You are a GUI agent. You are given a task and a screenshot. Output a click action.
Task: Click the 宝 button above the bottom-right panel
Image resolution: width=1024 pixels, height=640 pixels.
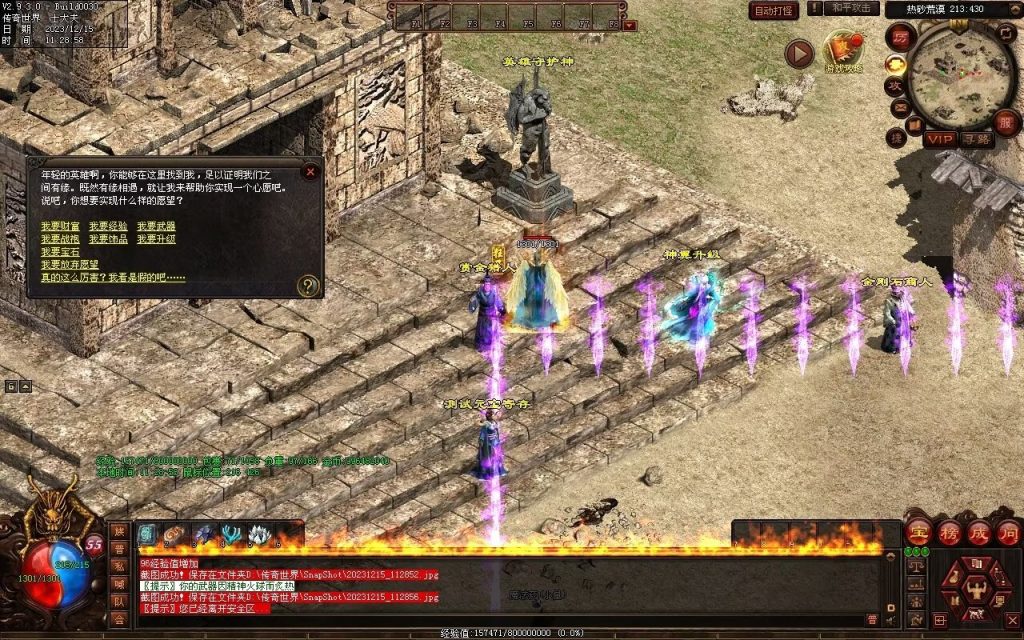click(x=917, y=532)
